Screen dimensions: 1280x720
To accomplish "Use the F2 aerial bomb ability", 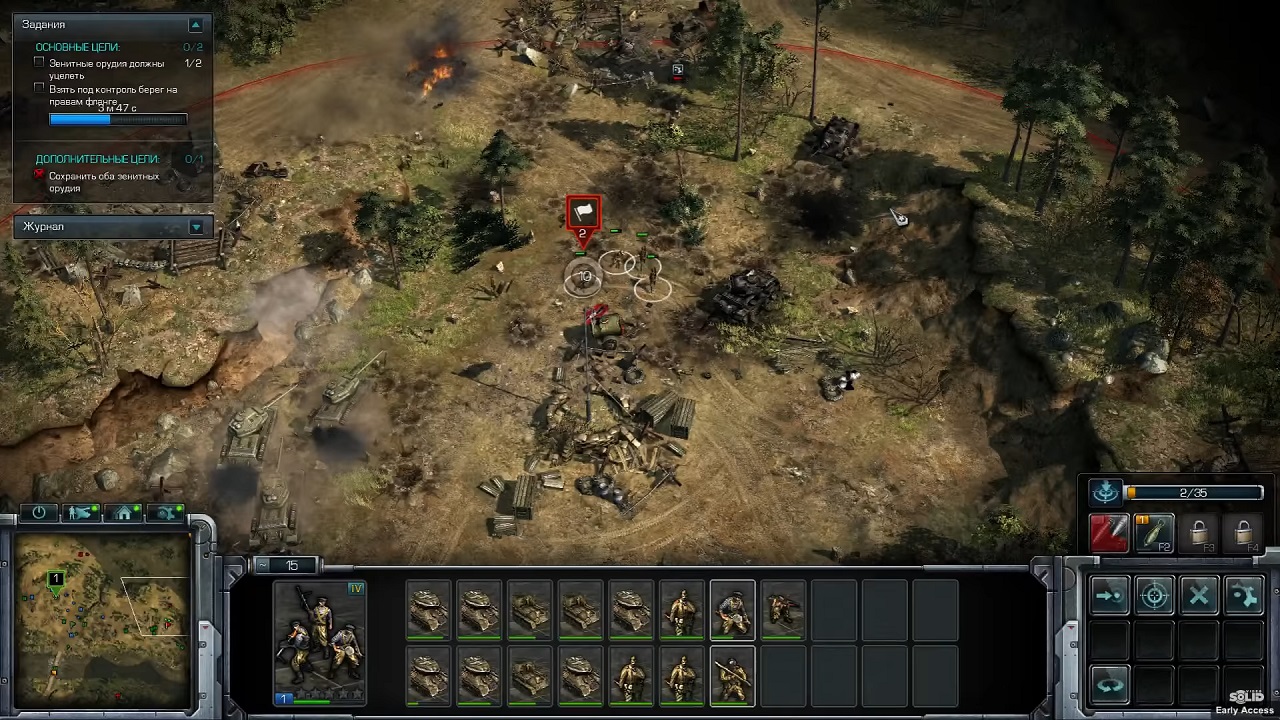I will (1153, 533).
